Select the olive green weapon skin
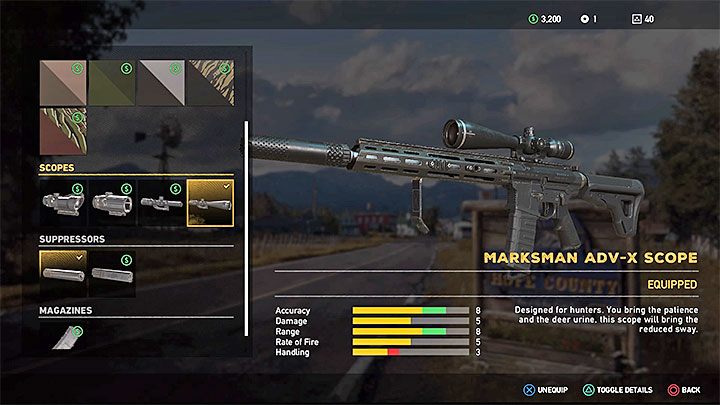 (x=112, y=82)
